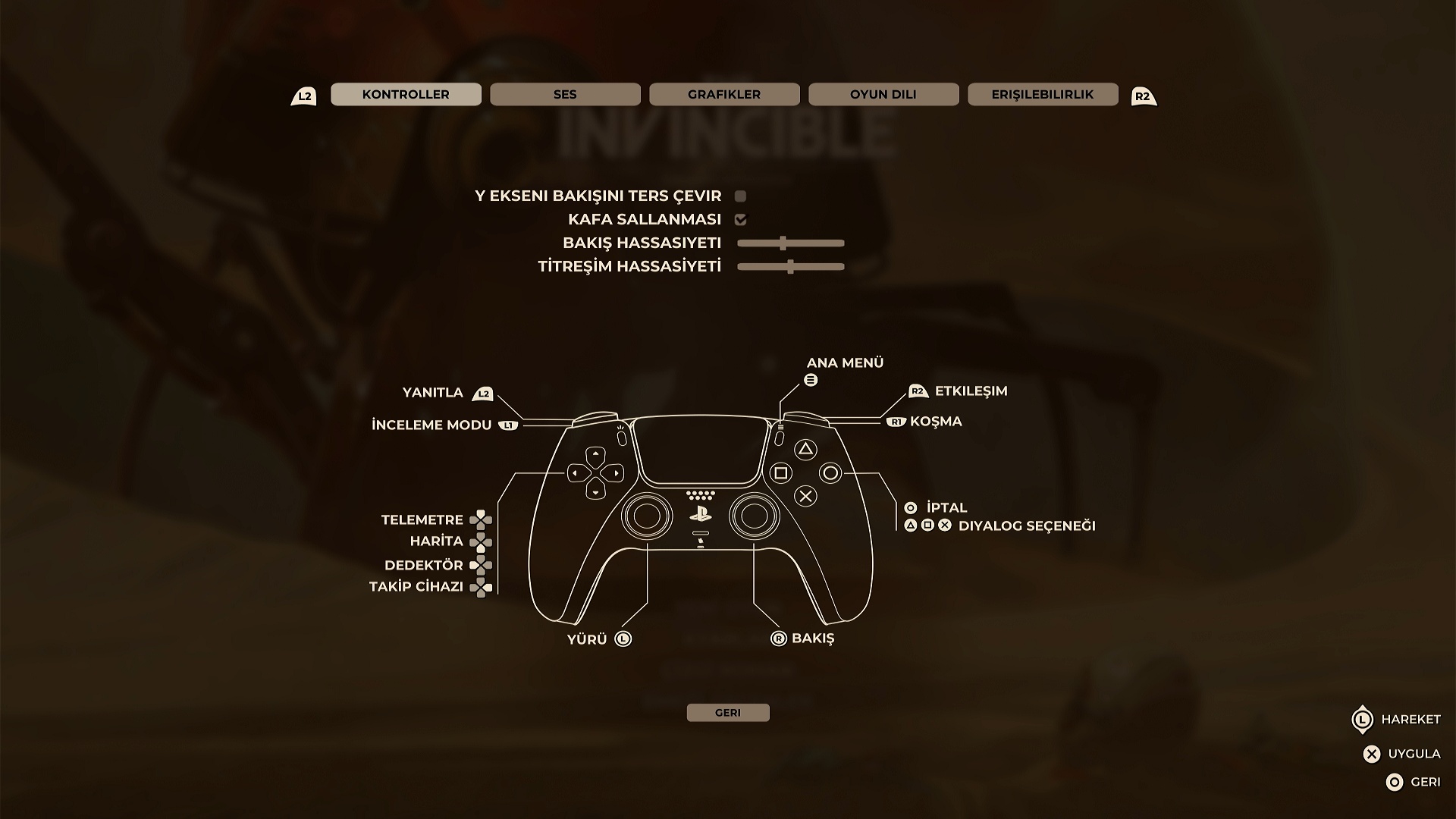Toggle Y Ekseni Bakışını Ters Çevir checkbox
The width and height of the screenshot is (1456, 819).
pyautogui.click(x=741, y=196)
